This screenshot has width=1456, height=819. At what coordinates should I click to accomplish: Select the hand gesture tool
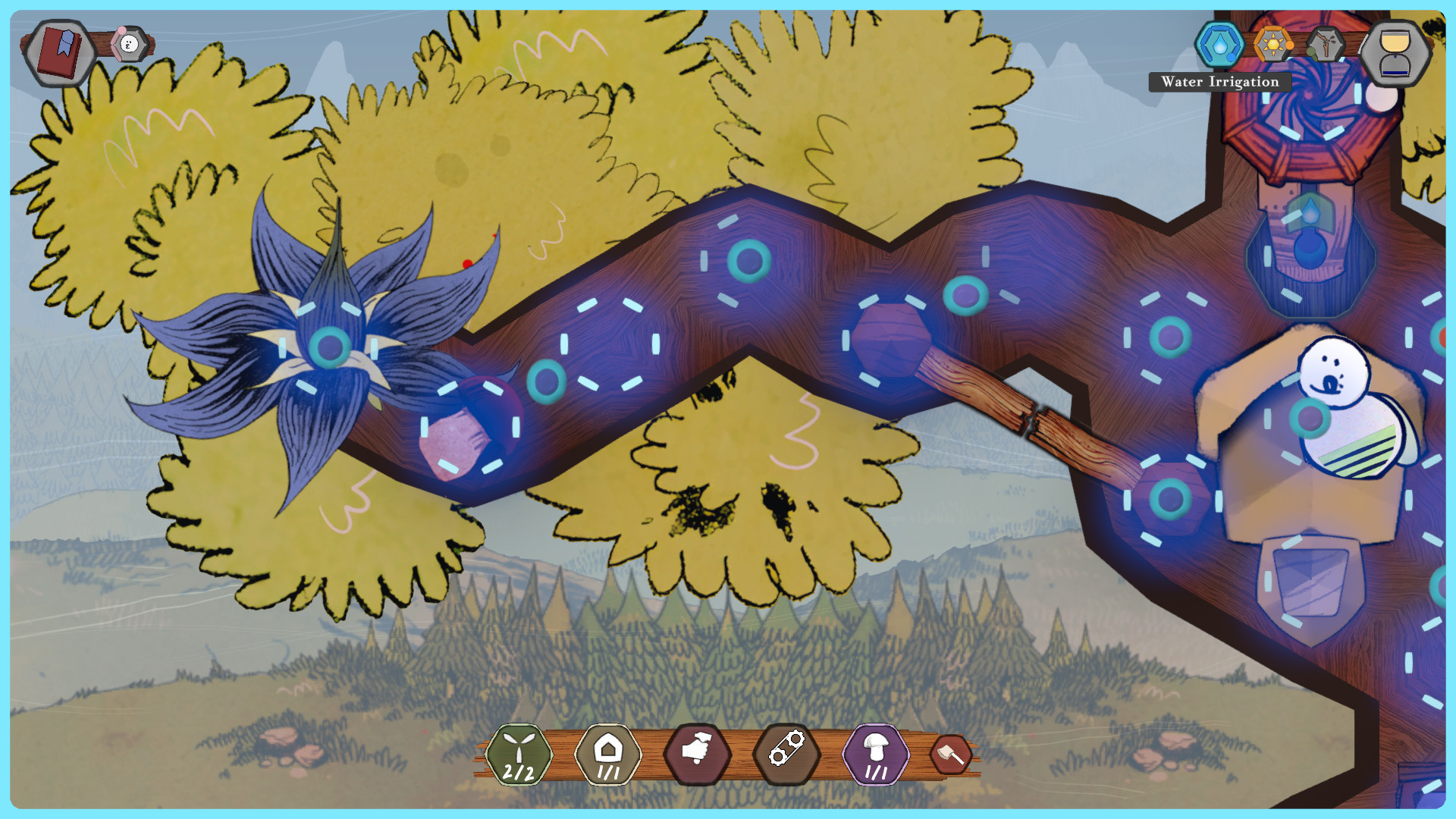click(x=698, y=751)
